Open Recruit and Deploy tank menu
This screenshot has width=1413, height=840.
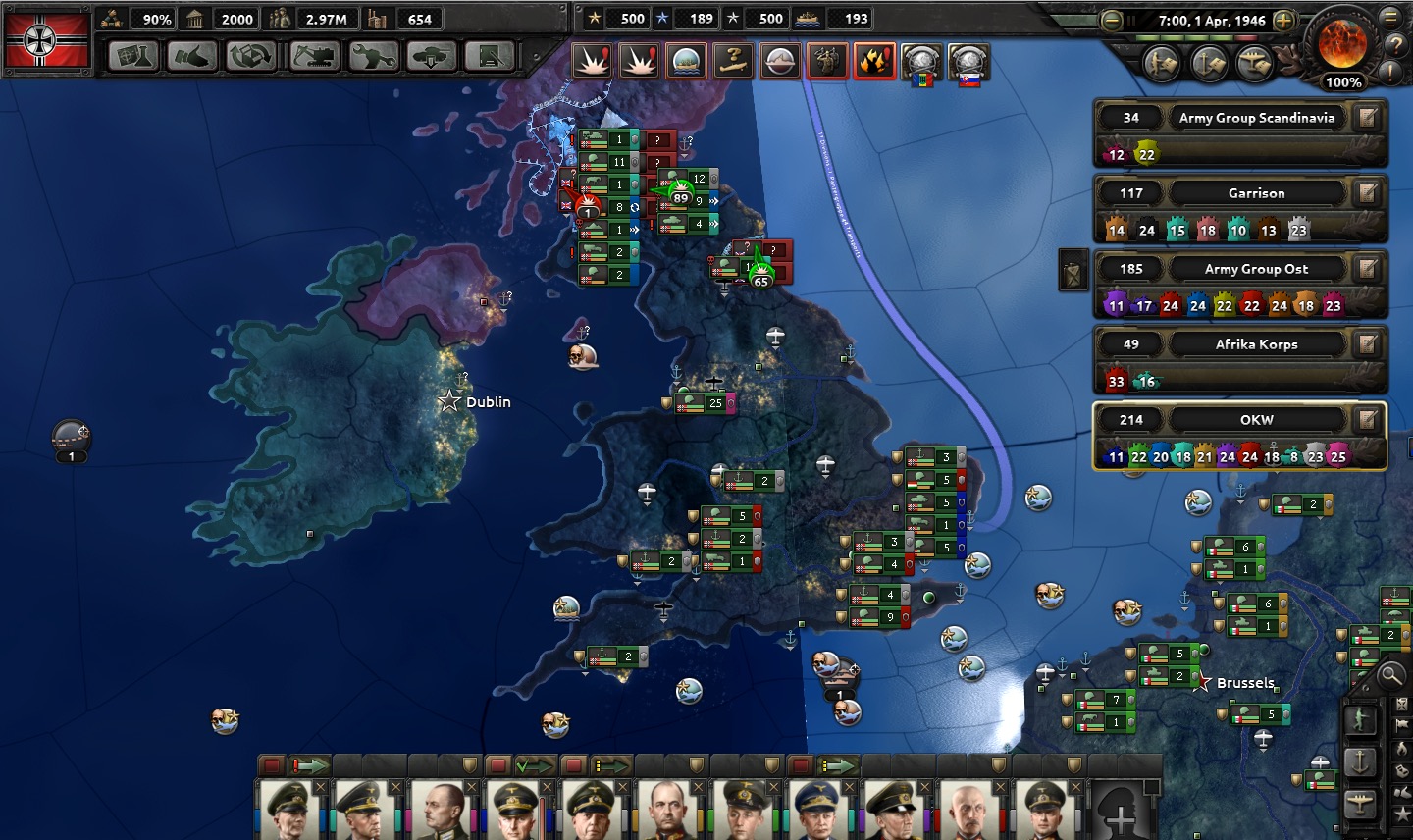pyautogui.click(x=432, y=57)
